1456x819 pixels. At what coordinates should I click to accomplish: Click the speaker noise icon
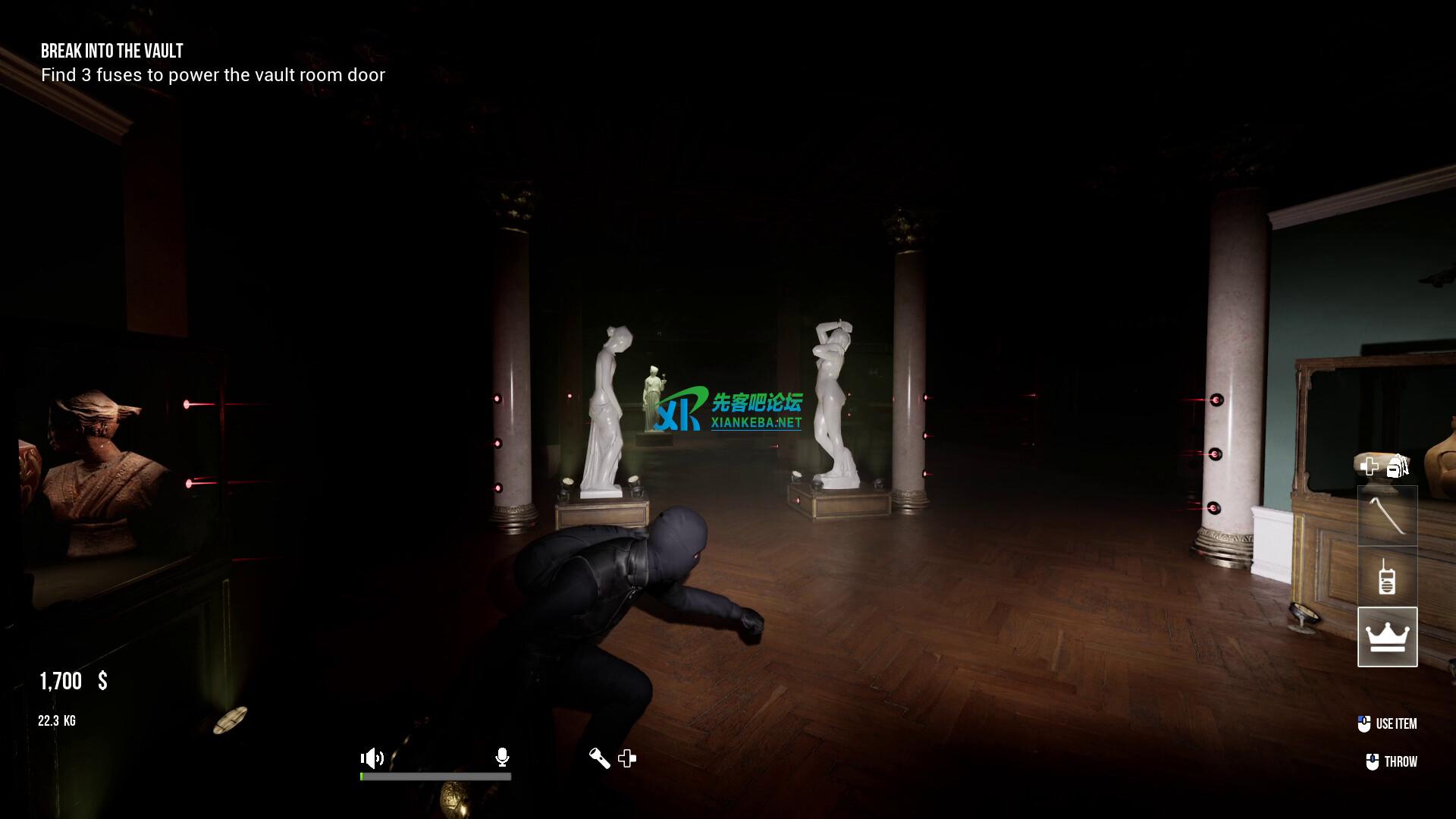point(372,758)
